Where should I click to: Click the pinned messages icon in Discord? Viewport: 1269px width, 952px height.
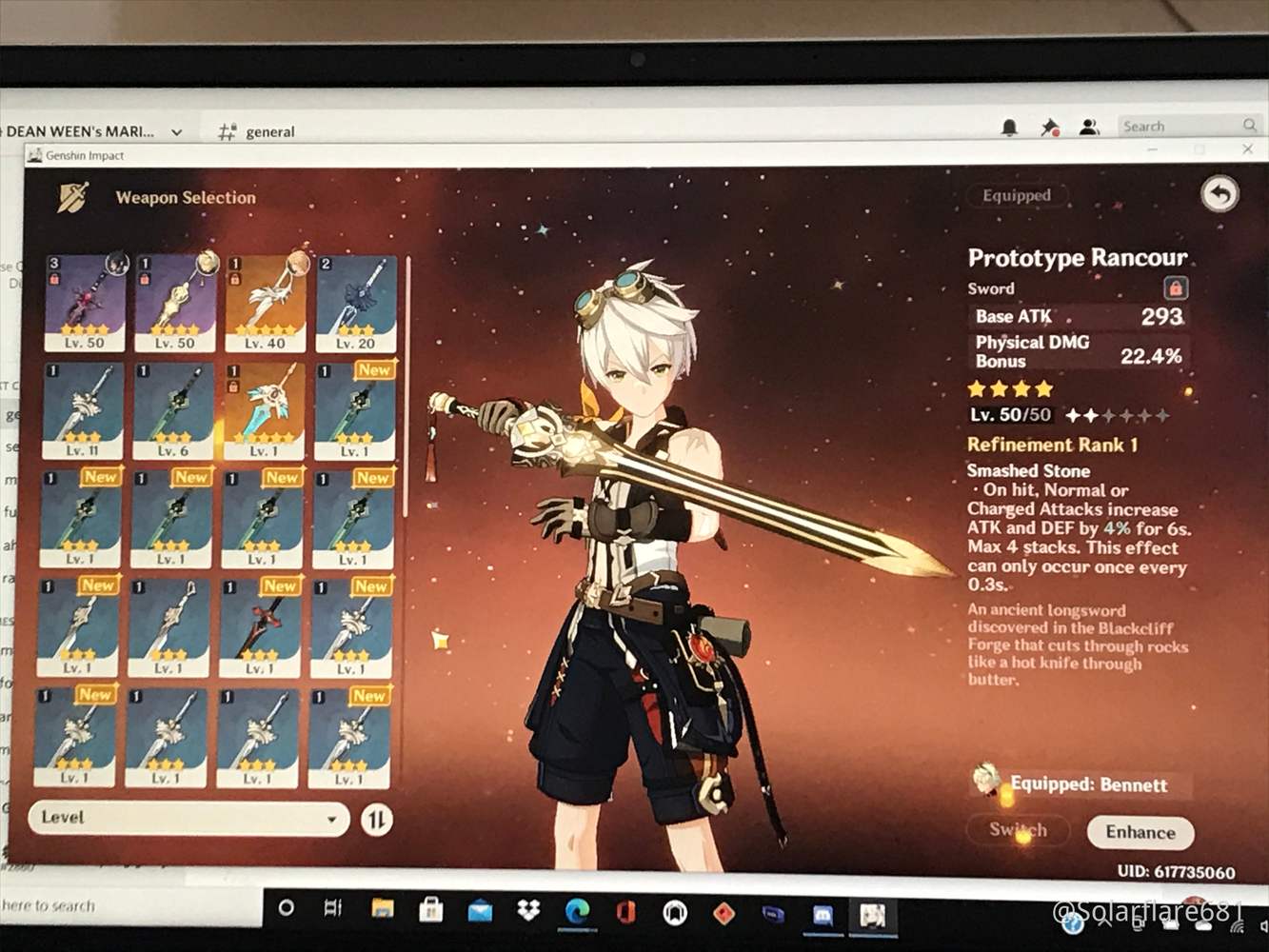click(1048, 126)
